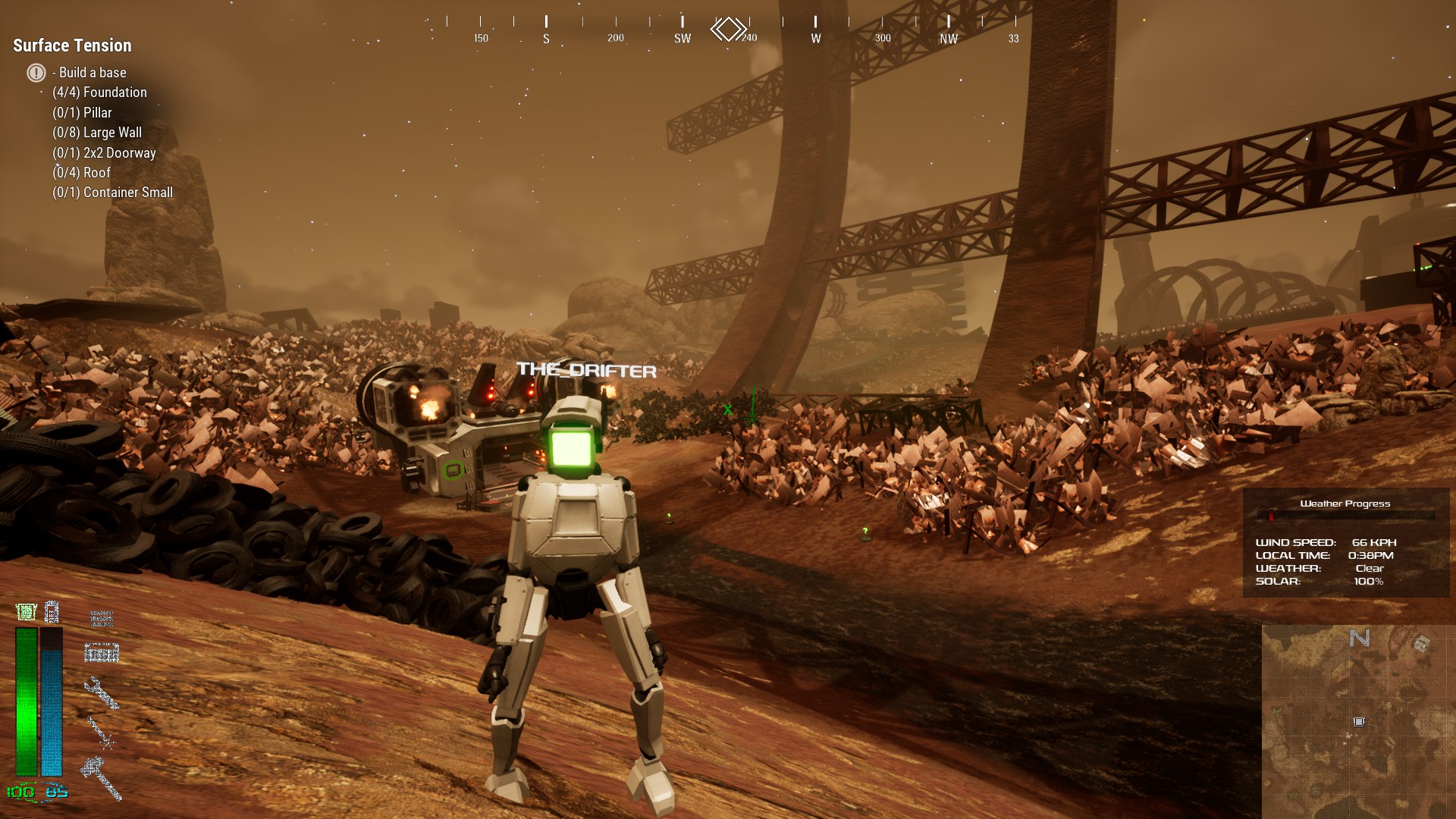
Task: Select the 2x2 Doorway objective entry
Action: (x=104, y=152)
